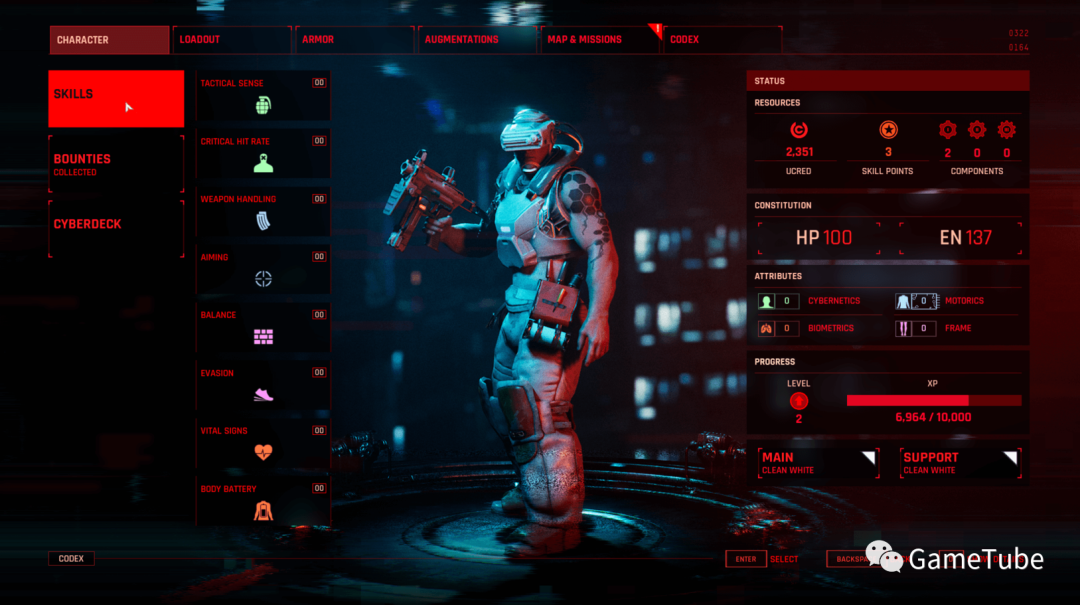The image size is (1080, 605).
Task: Click the Codex button in bottom bar
Action: point(71,559)
